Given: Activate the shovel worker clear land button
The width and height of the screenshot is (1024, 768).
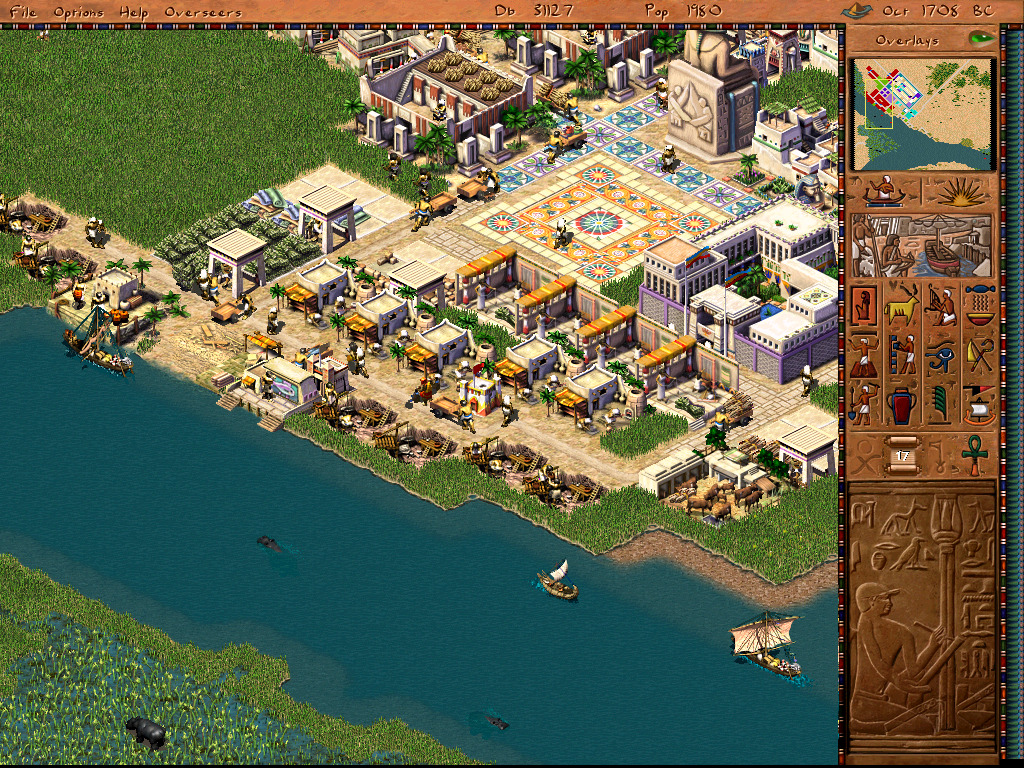Looking at the screenshot, I should 864,404.
